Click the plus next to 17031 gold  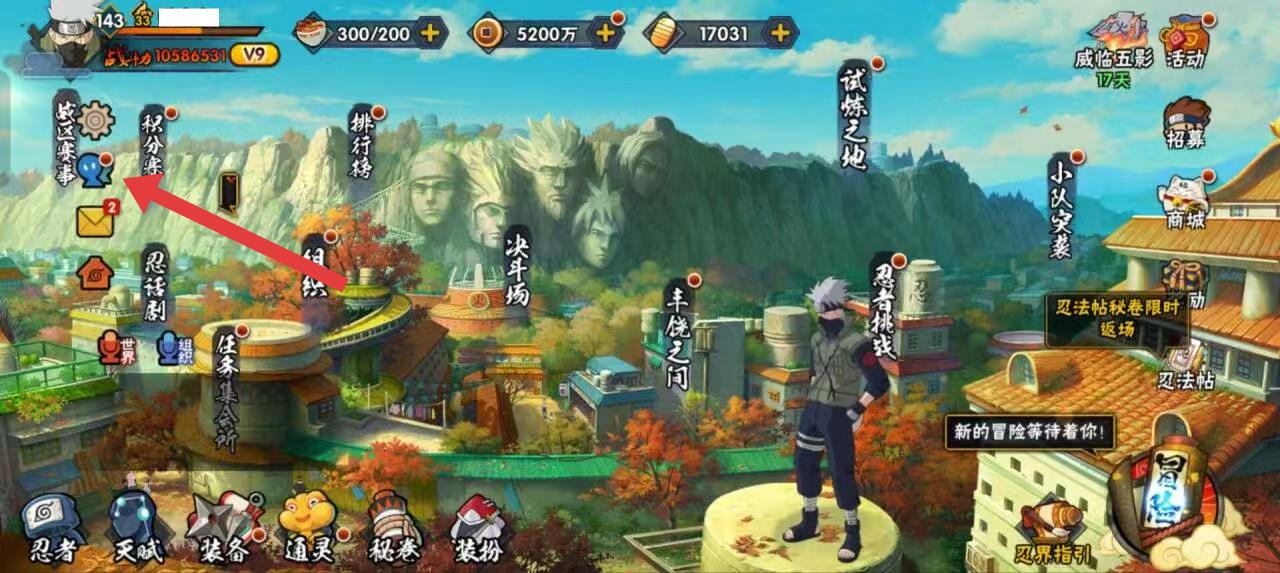coord(780,33)
